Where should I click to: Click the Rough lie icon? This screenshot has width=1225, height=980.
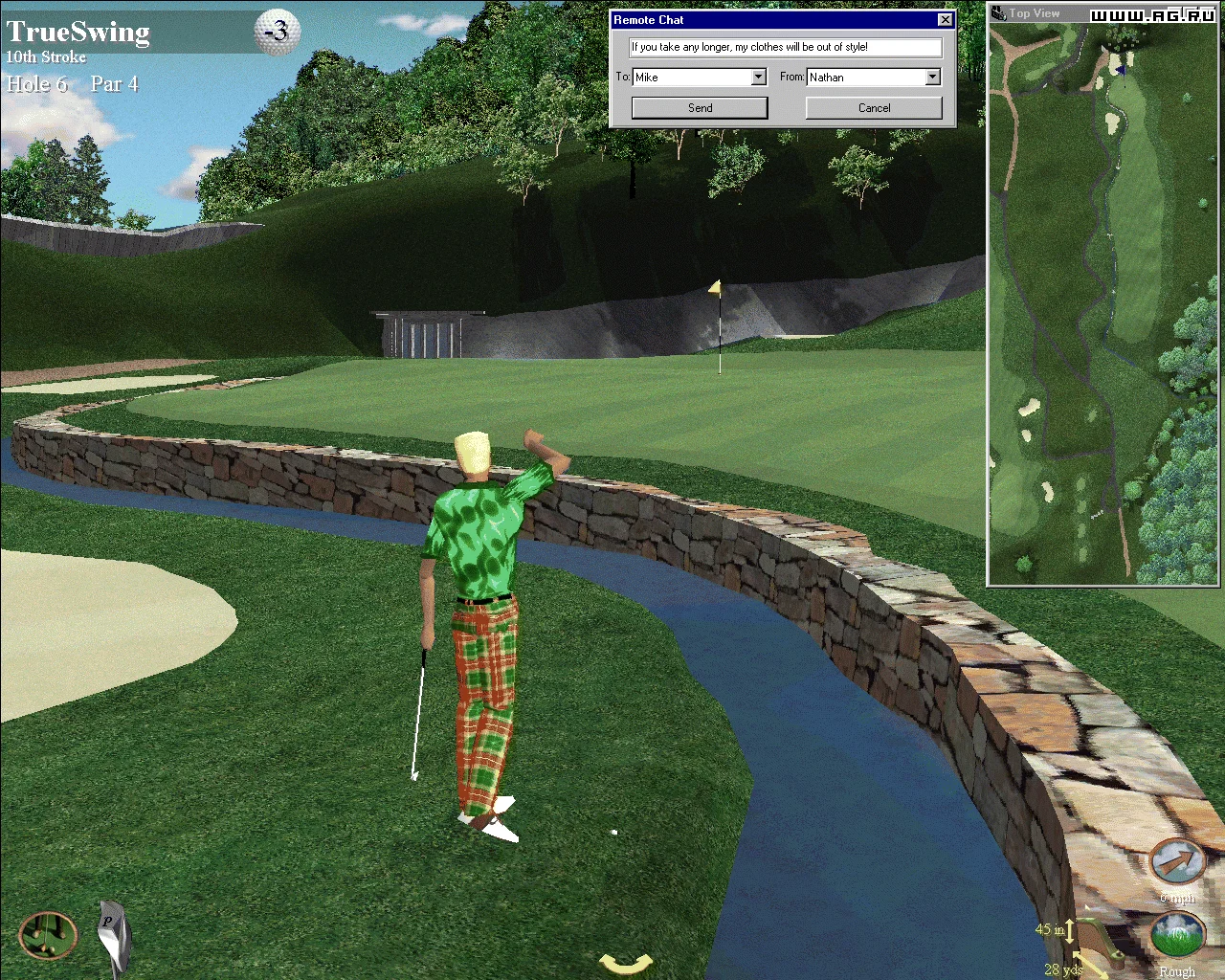1176,936
